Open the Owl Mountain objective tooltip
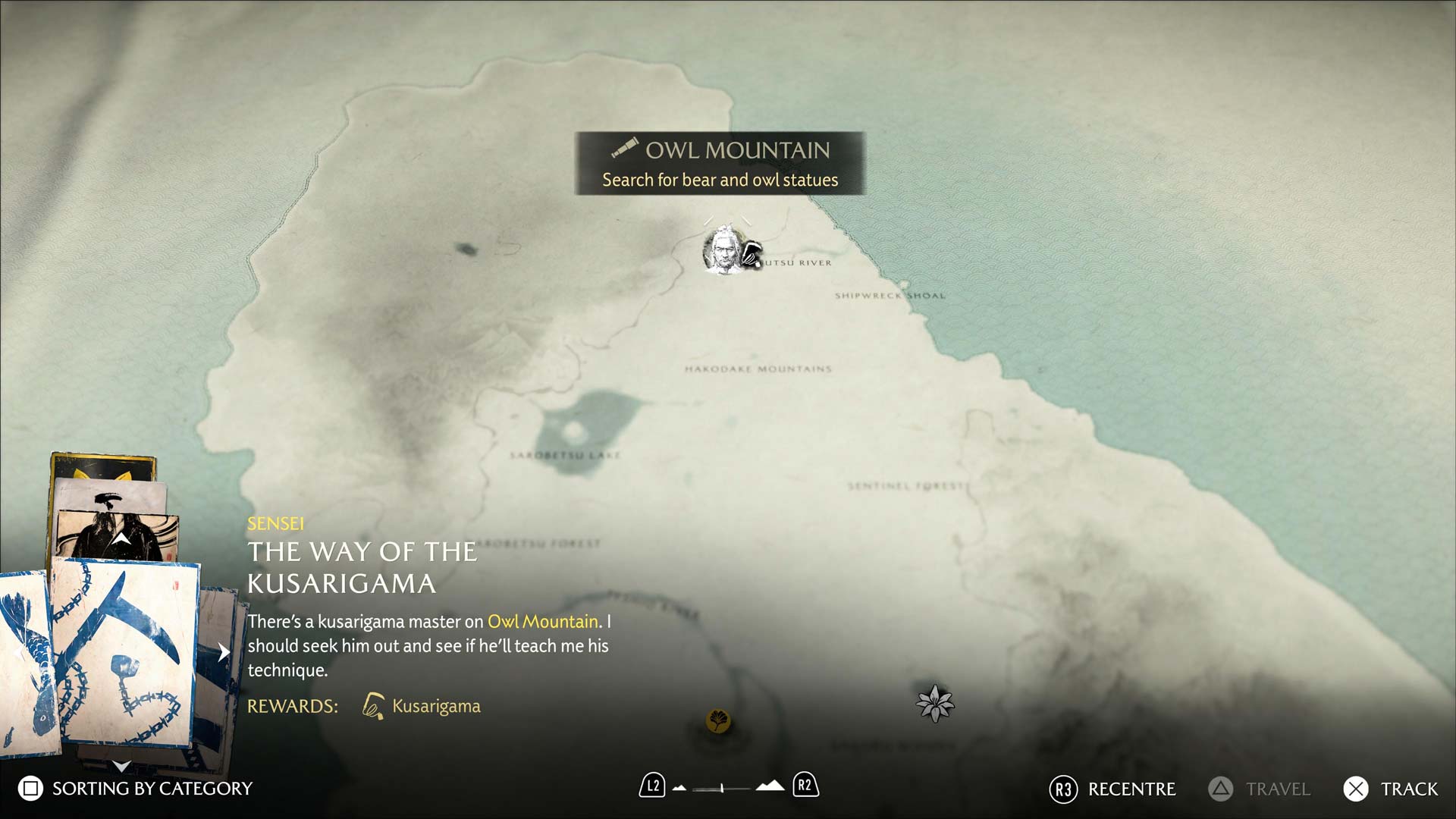 (720, 164)
